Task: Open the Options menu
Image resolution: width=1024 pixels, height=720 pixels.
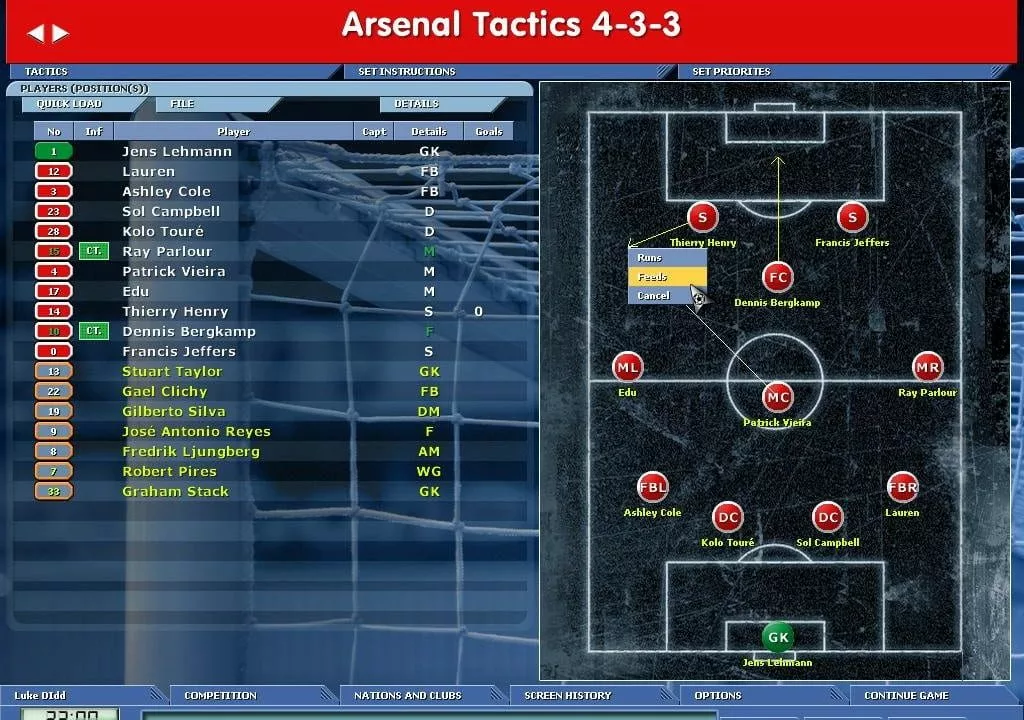Action: coord(718,695)
